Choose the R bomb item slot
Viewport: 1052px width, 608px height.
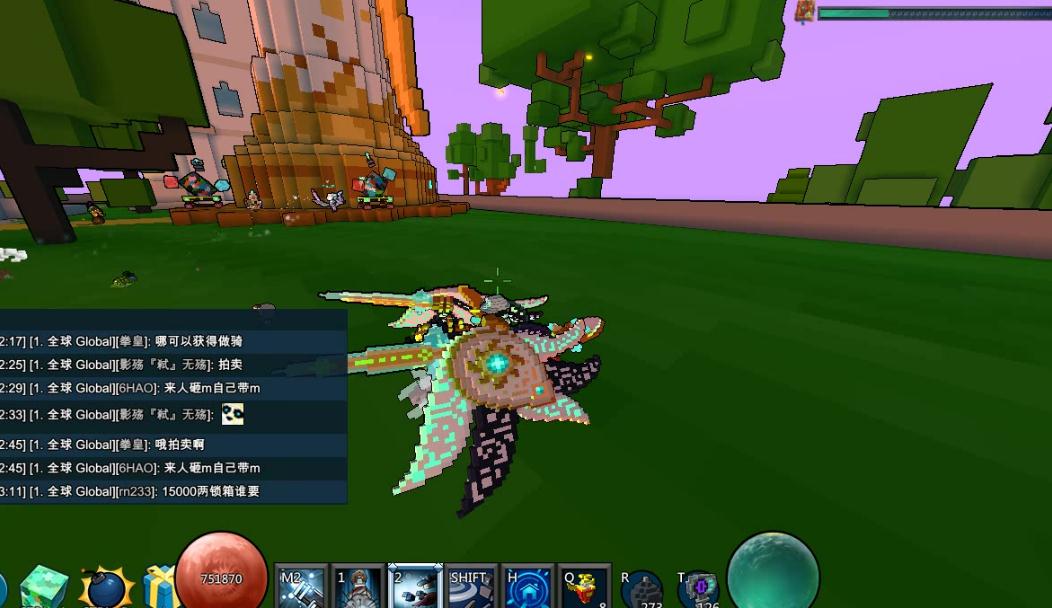click(641, 590)
